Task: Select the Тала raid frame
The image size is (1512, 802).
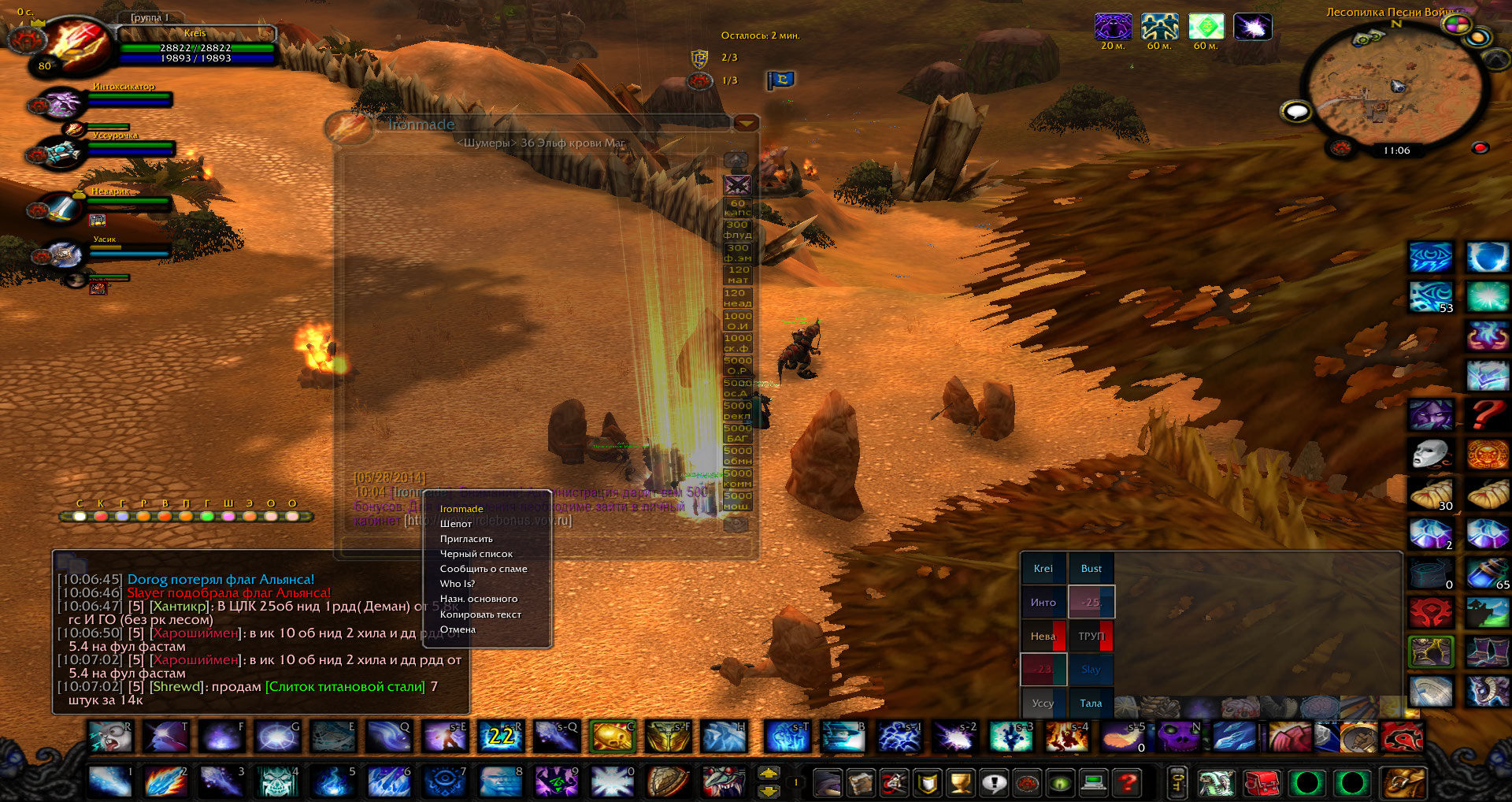Action: 1091,703
